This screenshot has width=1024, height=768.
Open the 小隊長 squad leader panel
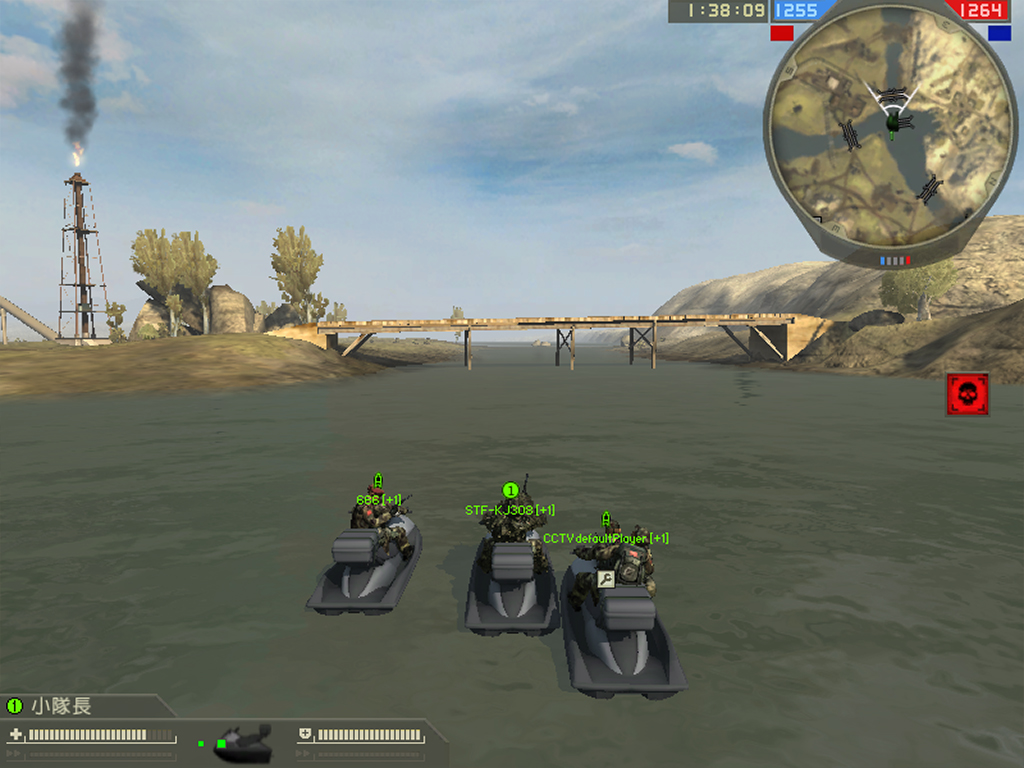pyautogui.click(x=60, y=706)
